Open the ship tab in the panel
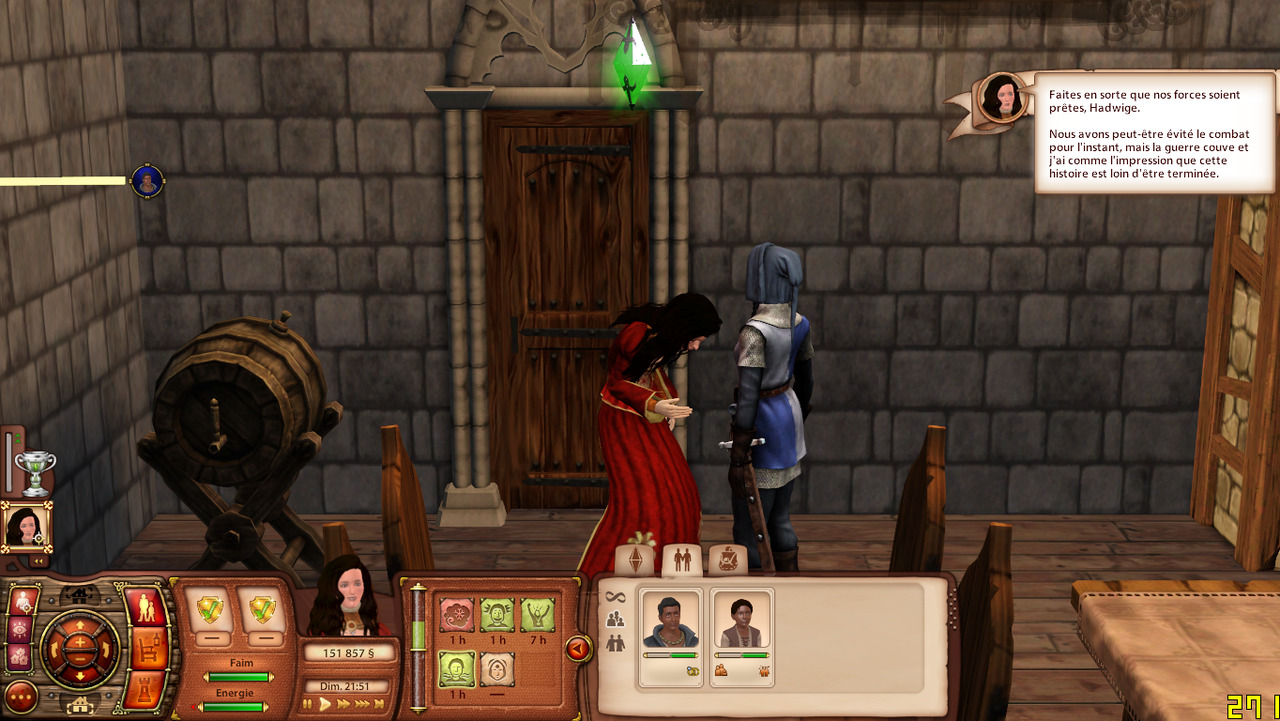Screen dimensions: 1280x721 click(728, 560)
